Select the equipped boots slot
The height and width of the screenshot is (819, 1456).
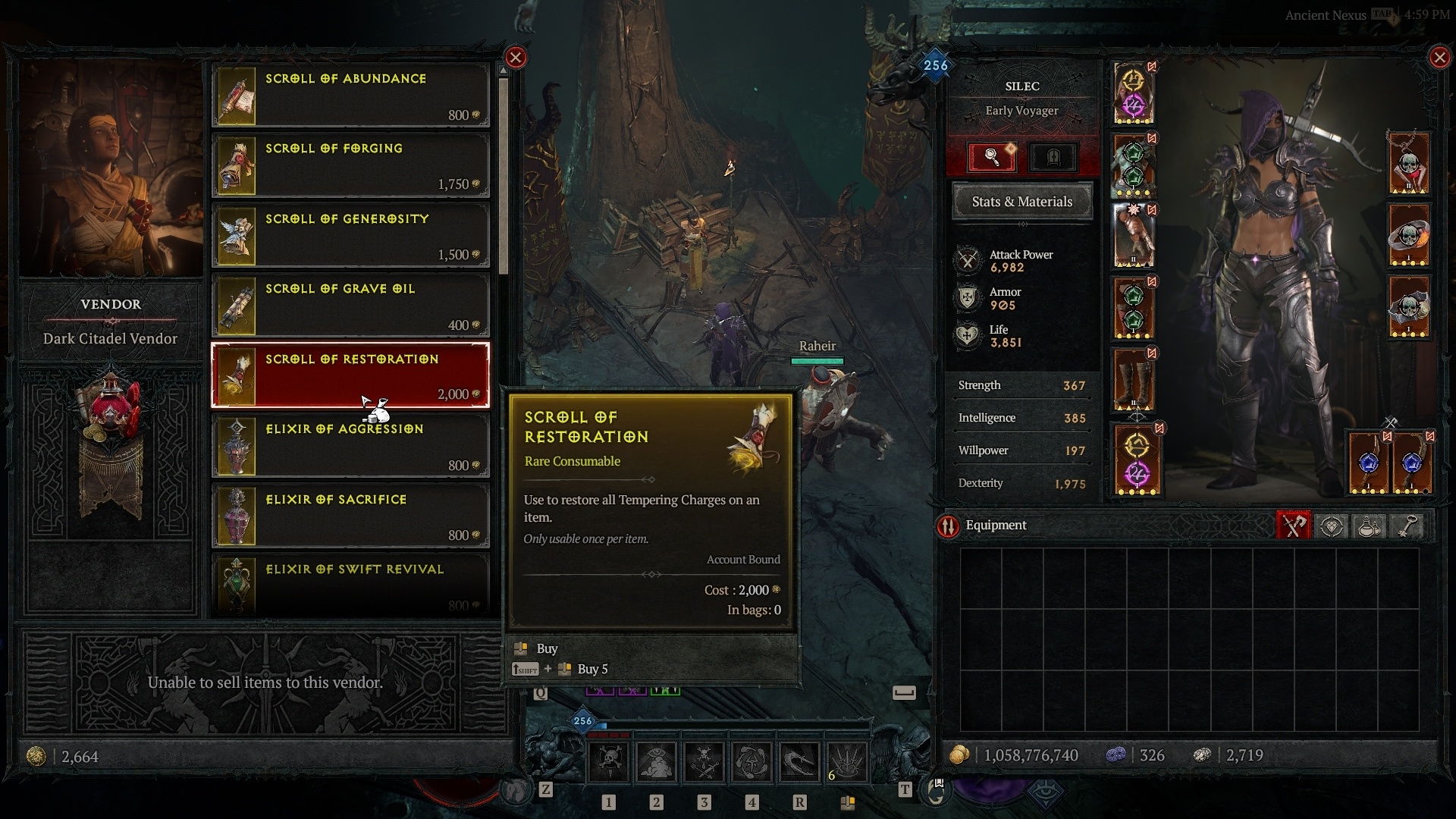[x=1134, y=380]
